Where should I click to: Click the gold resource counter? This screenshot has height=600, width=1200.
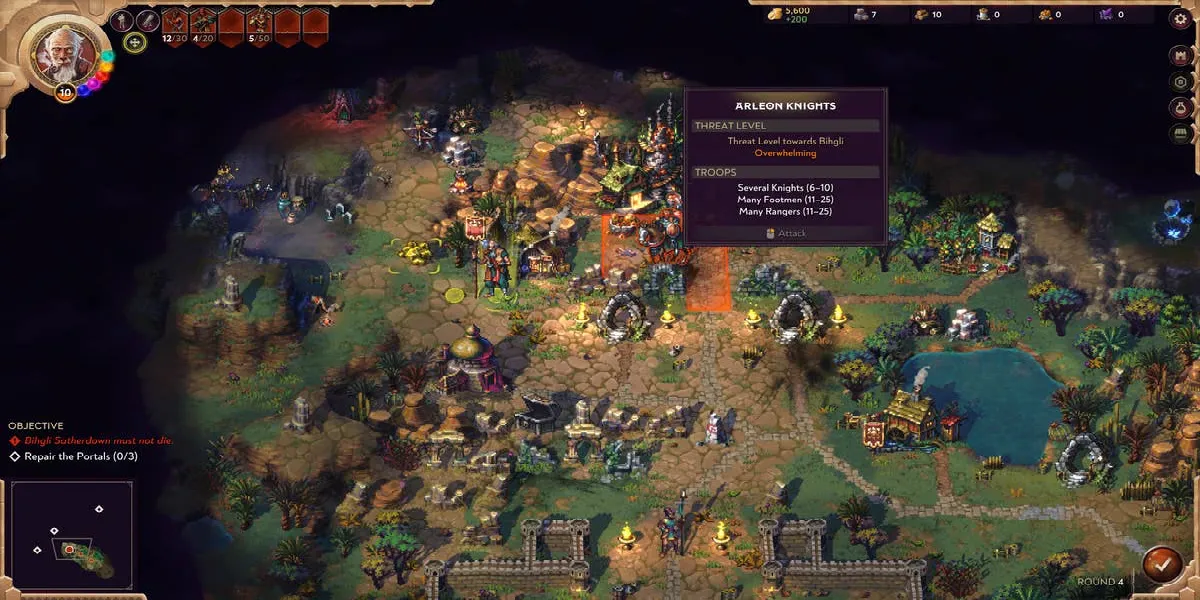pos(790,15)
